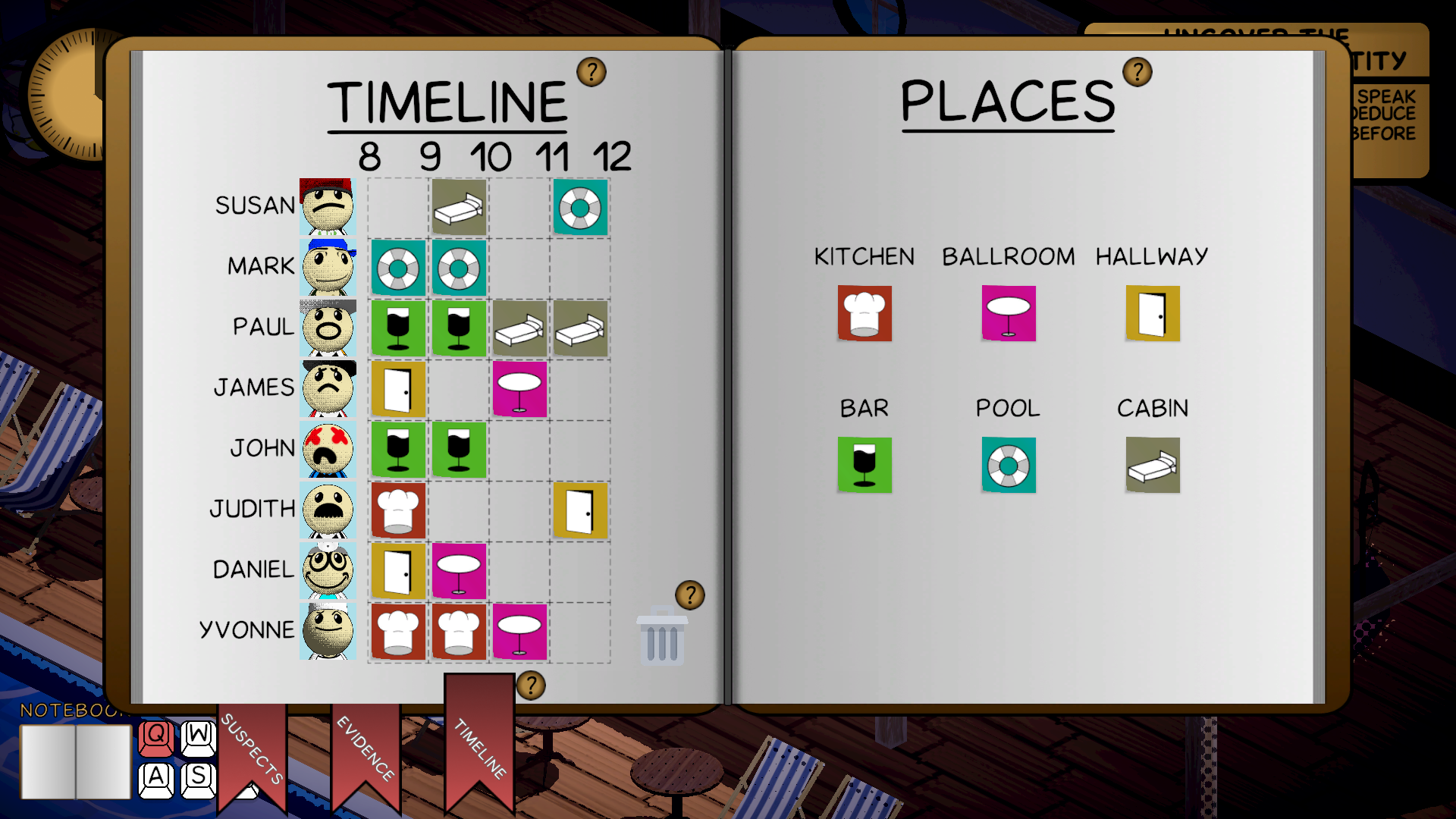This screenshot has width=1456, height=819.
Task: Switch to the Suspects tab
Action: 253,751
